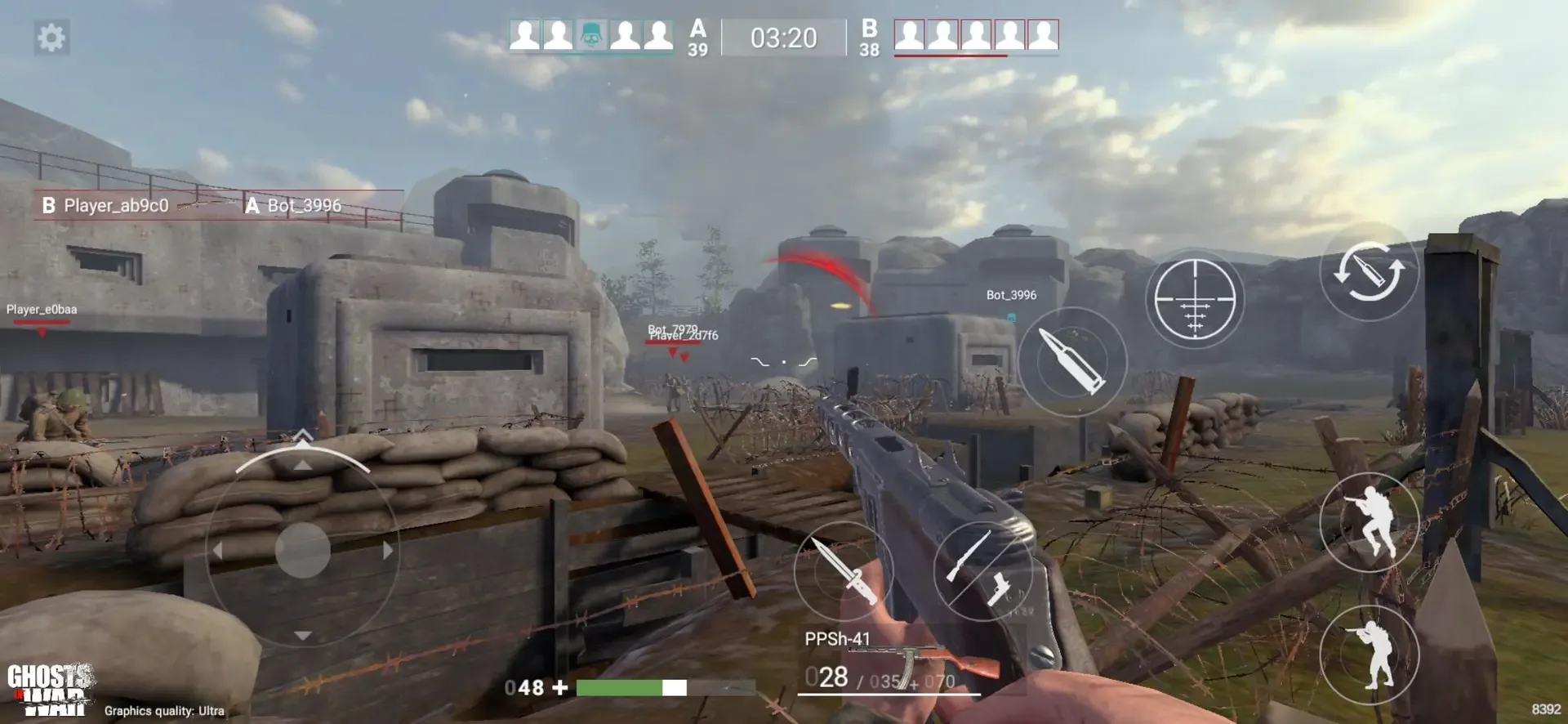
Task: Tap the sniper scope aiming icon
Action: coord(1195,298)
